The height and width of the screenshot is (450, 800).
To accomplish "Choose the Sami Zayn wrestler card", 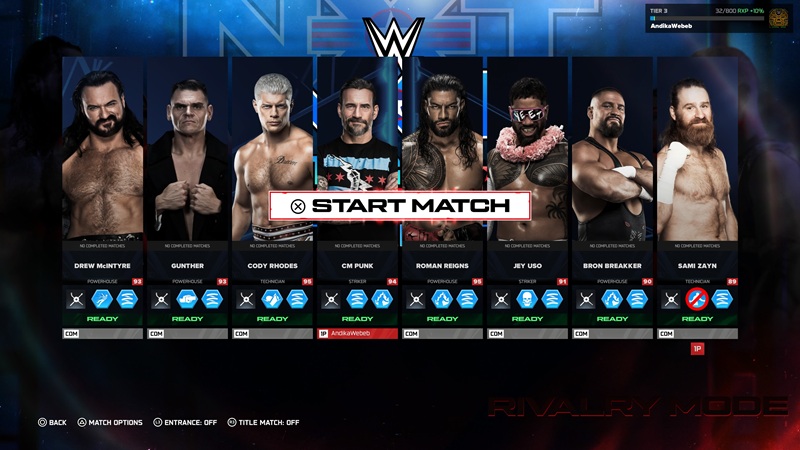I will coord(698,150).
